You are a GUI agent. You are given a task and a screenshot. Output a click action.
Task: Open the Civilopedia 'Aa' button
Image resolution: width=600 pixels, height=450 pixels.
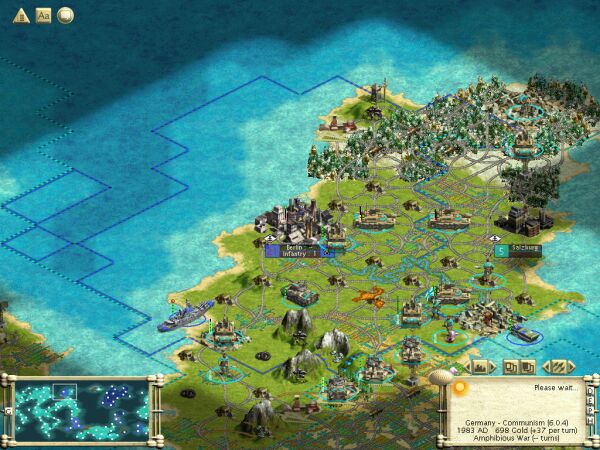(43, 15)
